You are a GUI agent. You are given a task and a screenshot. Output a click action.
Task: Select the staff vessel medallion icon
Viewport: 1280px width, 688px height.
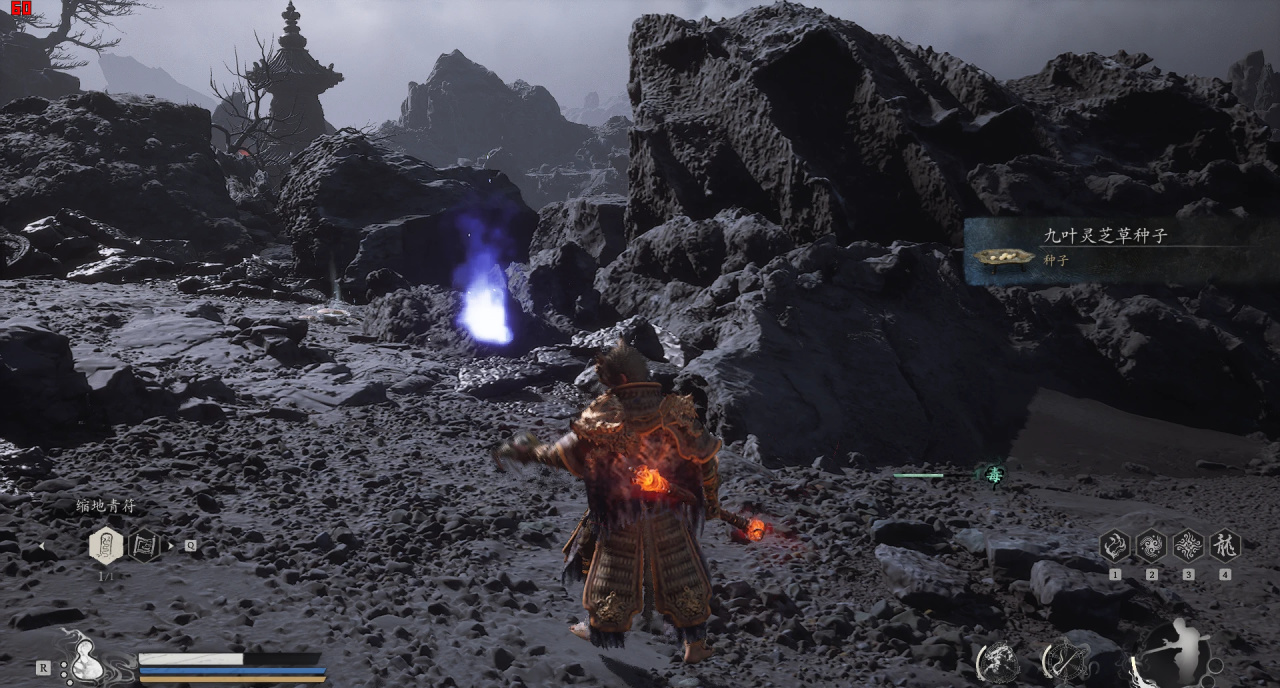coord(1066,661)
